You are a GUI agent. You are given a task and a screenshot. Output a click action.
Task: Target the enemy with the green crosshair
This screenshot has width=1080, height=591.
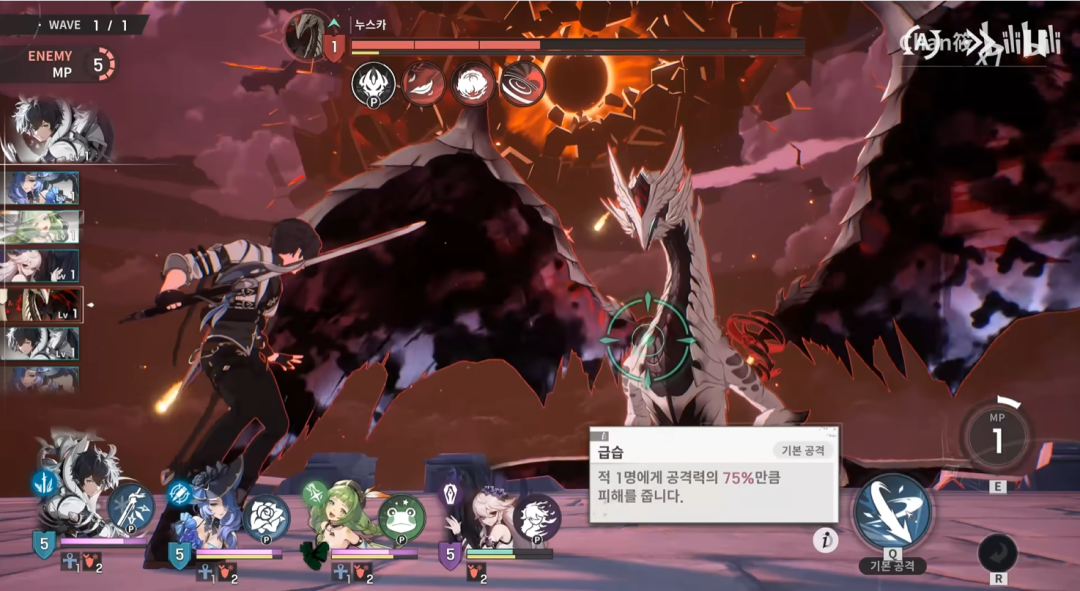(x=650, y=338)
